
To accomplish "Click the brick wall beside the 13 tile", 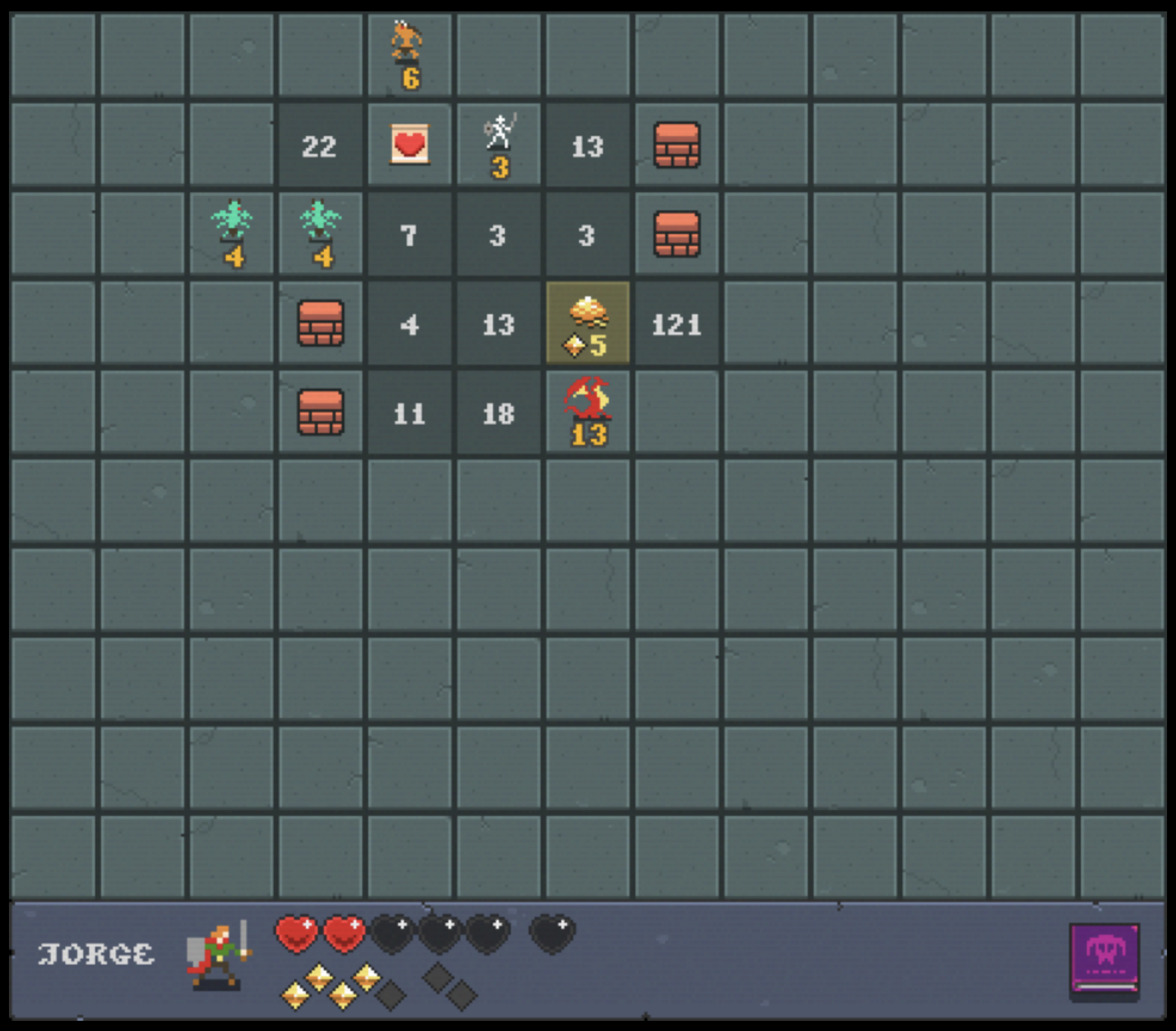I will (x=677, y=145).
